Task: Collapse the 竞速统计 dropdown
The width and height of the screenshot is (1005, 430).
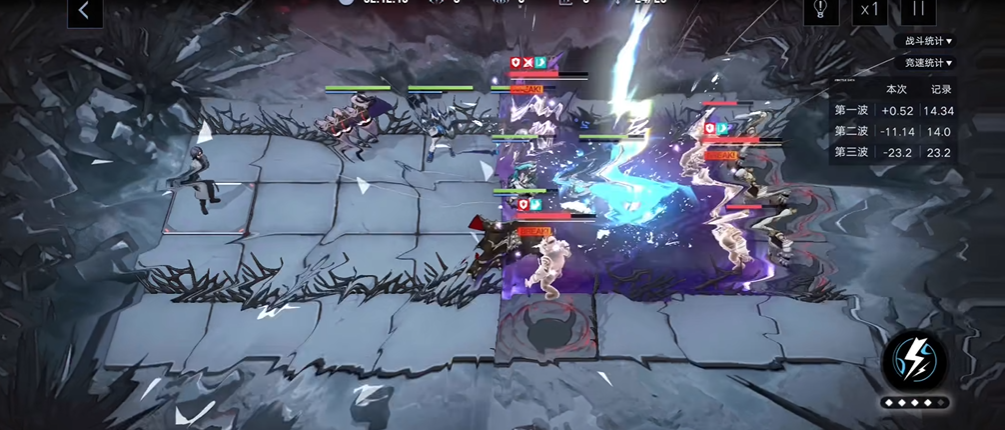Action: tap(928, 63)
